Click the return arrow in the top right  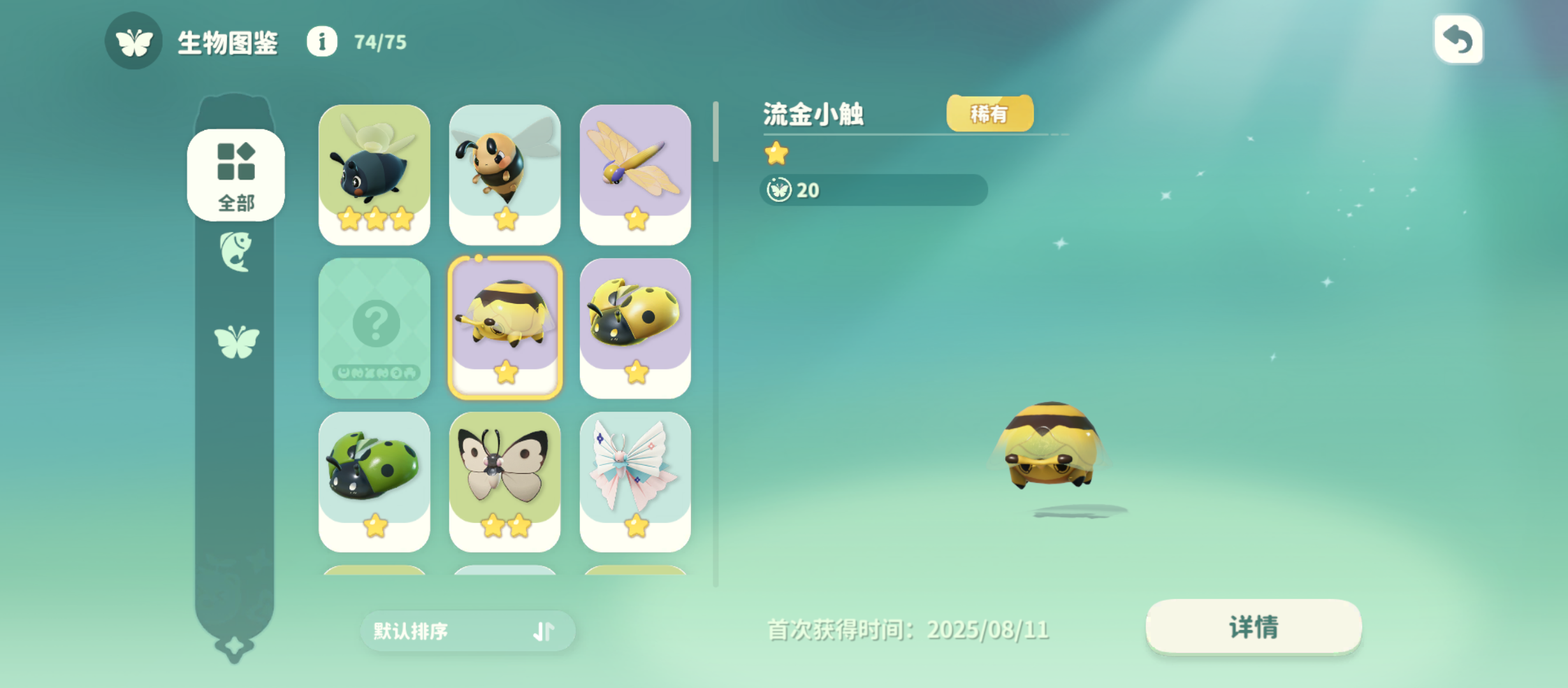point(1458,39)
